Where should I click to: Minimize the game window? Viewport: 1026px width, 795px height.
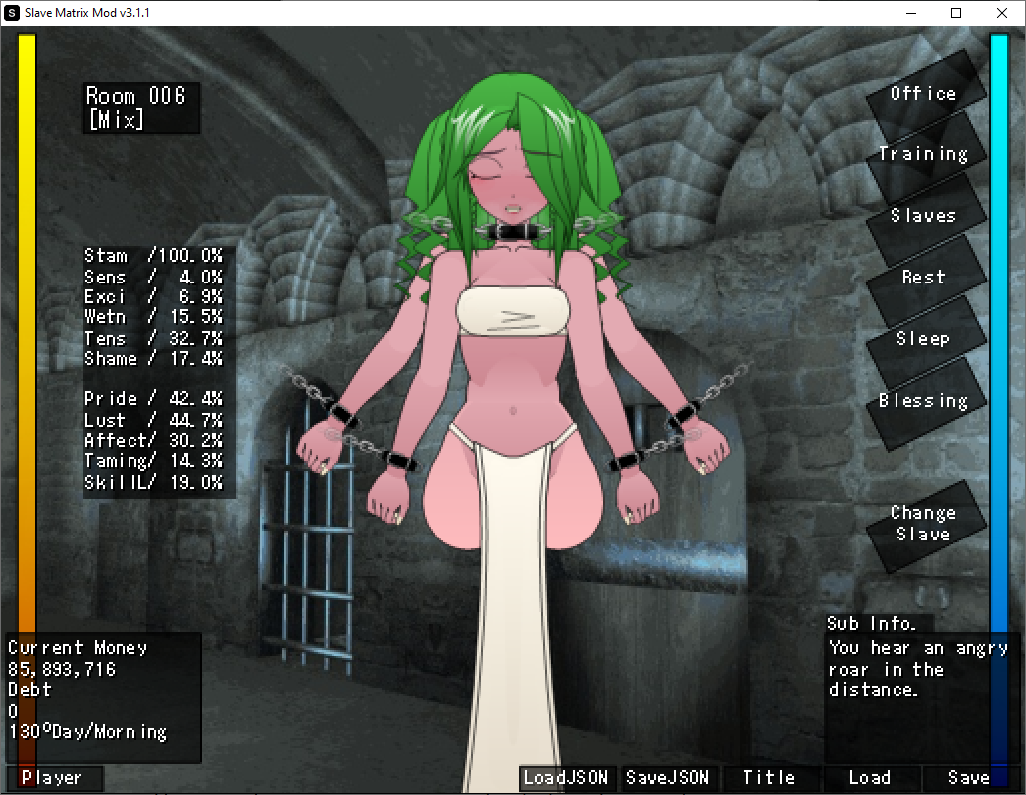point(910,13)
